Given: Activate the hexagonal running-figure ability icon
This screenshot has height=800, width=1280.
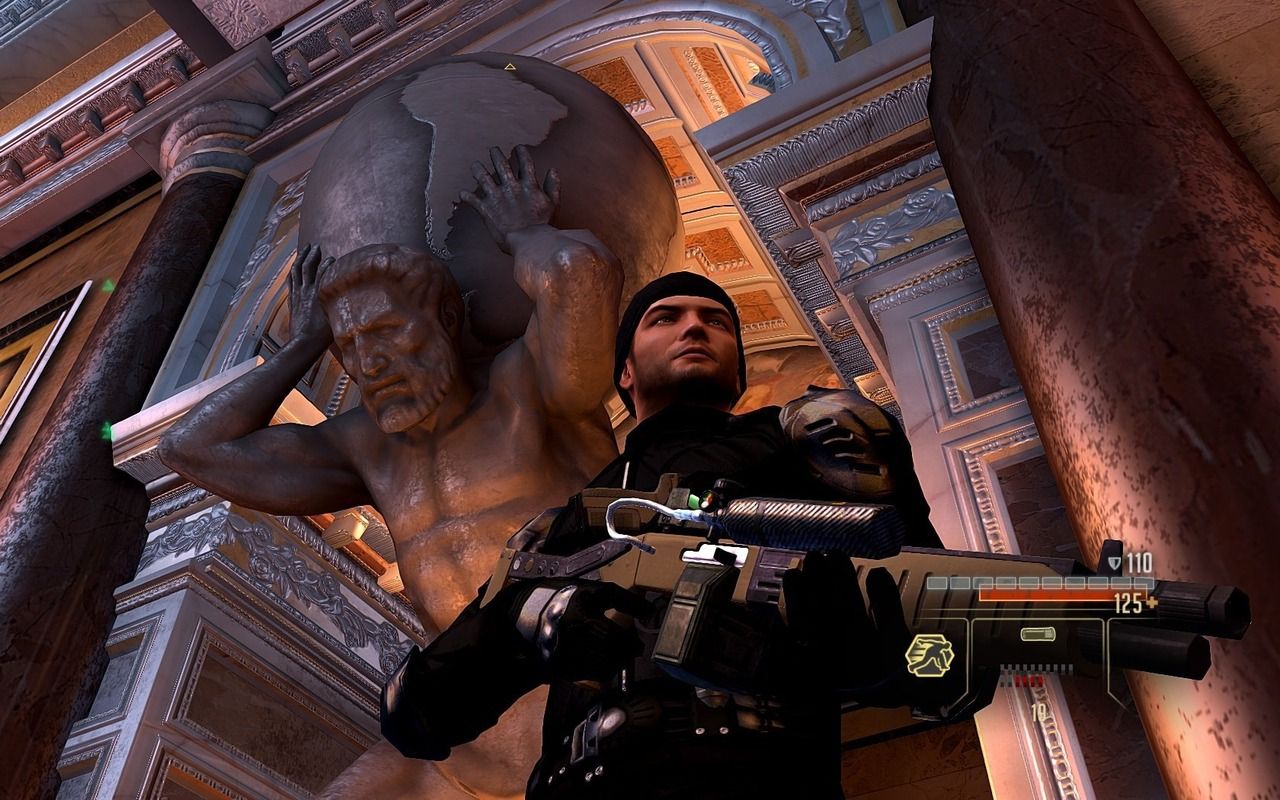Looking at the screenshot, I should [x=929, y=656].
